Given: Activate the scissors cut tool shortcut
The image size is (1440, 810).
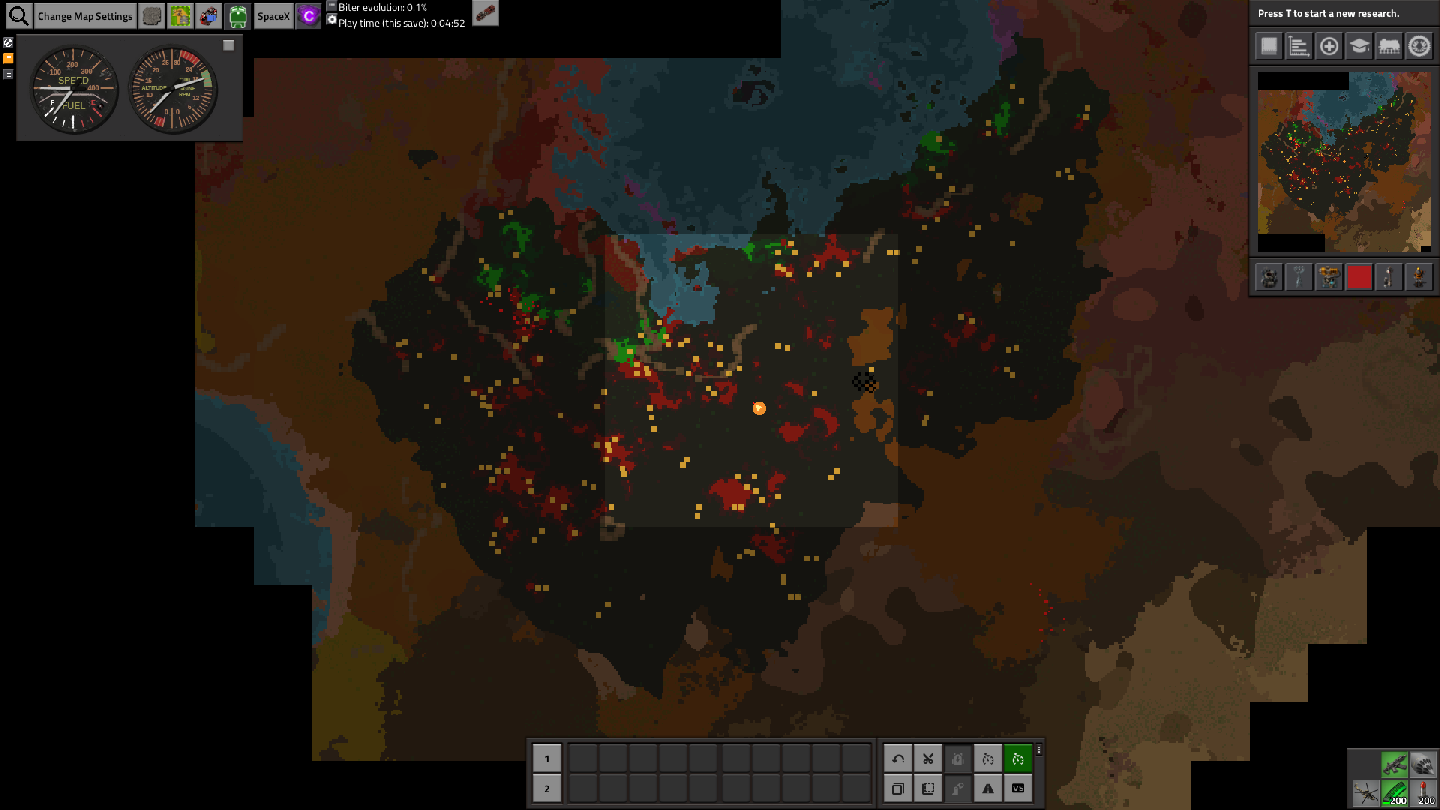Looking at the screenshot, I should click(x=928, y=759).
